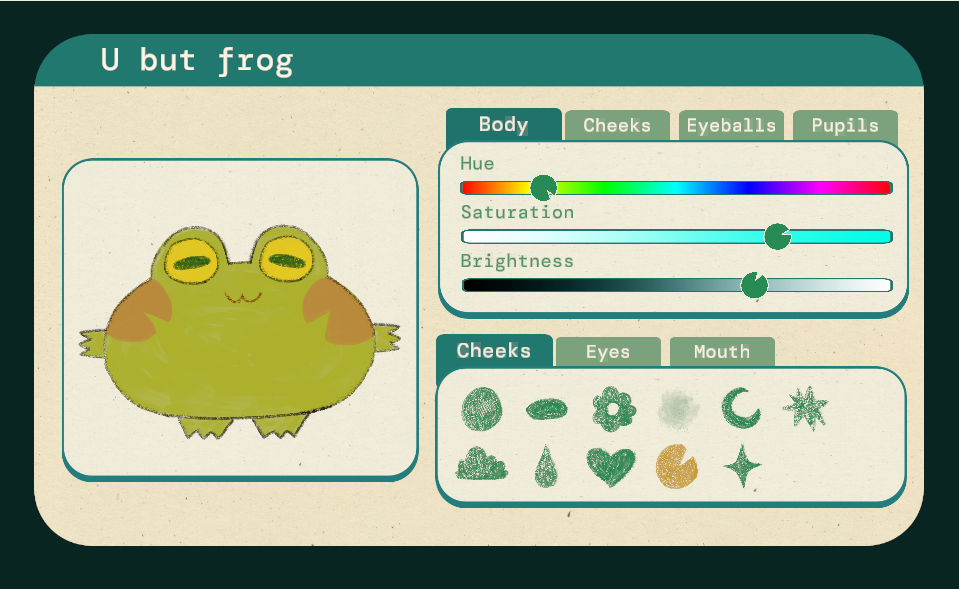This screenshot has height=589, width=959.
Task: Select the spiky starburst cheek shape
Action: coord(805,408)
